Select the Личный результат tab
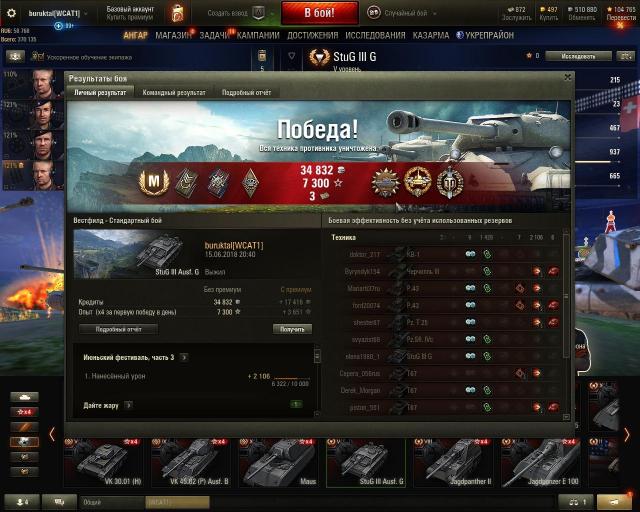Screen dimensions: 640x512 pyautogui.click(x=101, y=93)
